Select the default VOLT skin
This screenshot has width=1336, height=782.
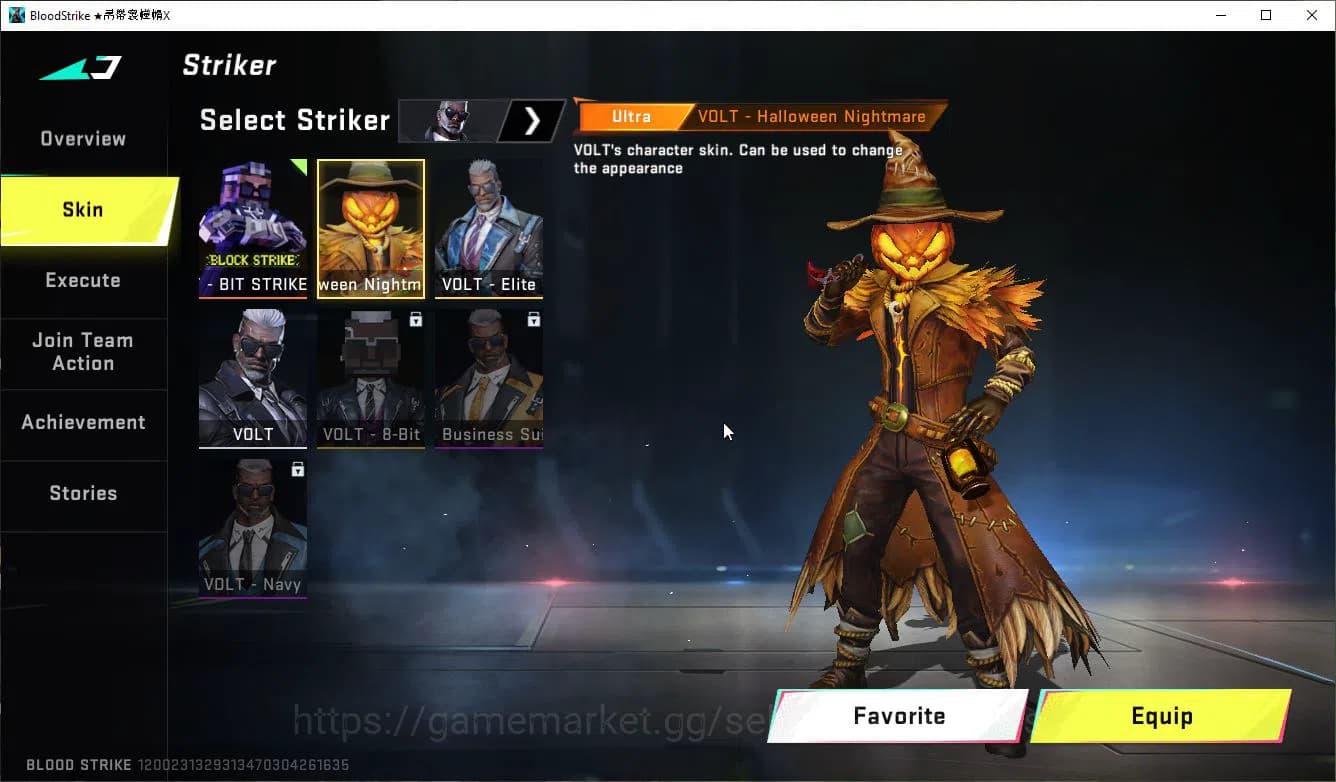pos(253,375)
